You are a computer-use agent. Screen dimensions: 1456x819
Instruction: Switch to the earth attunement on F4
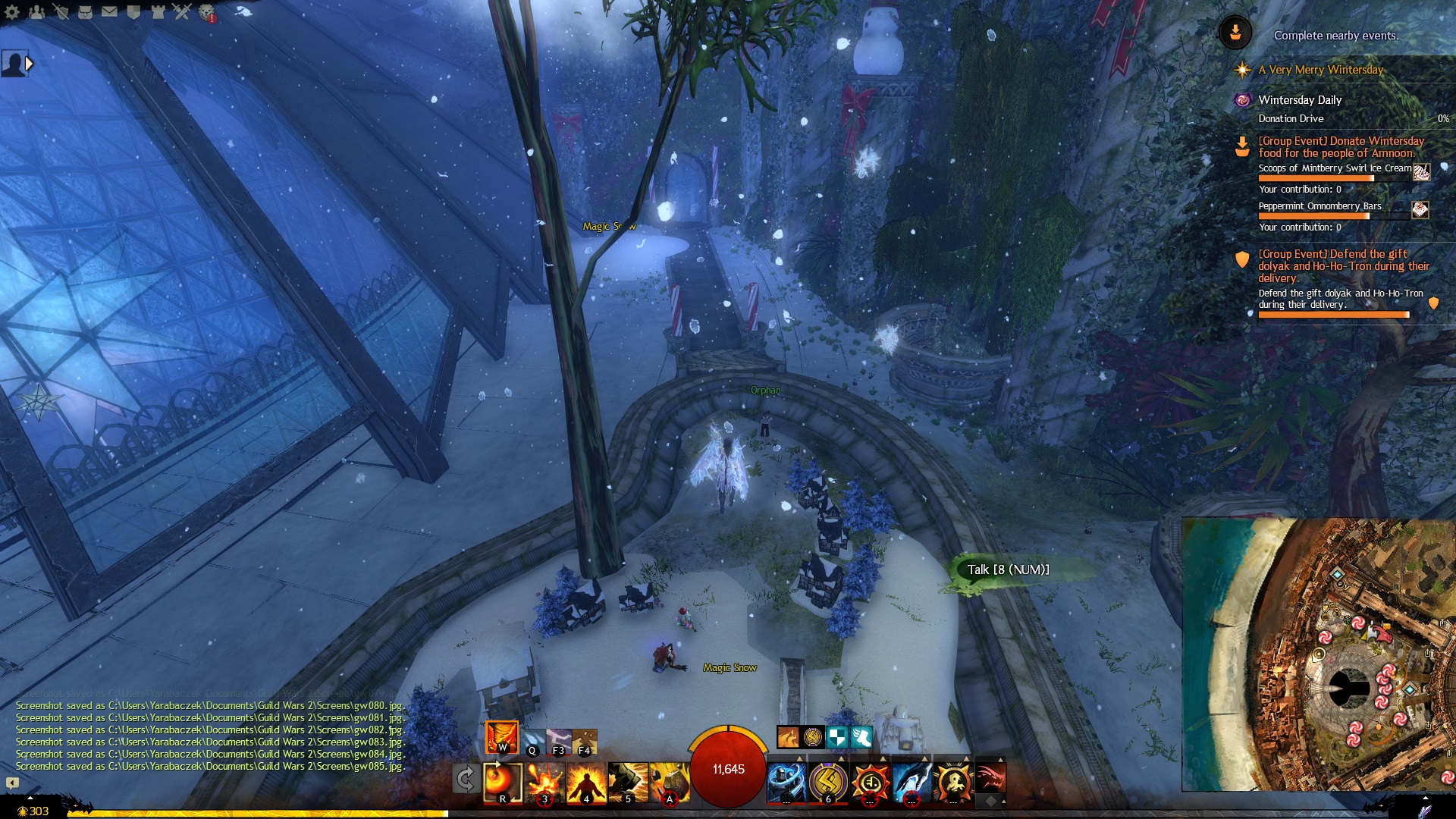(x=585, y=741)
